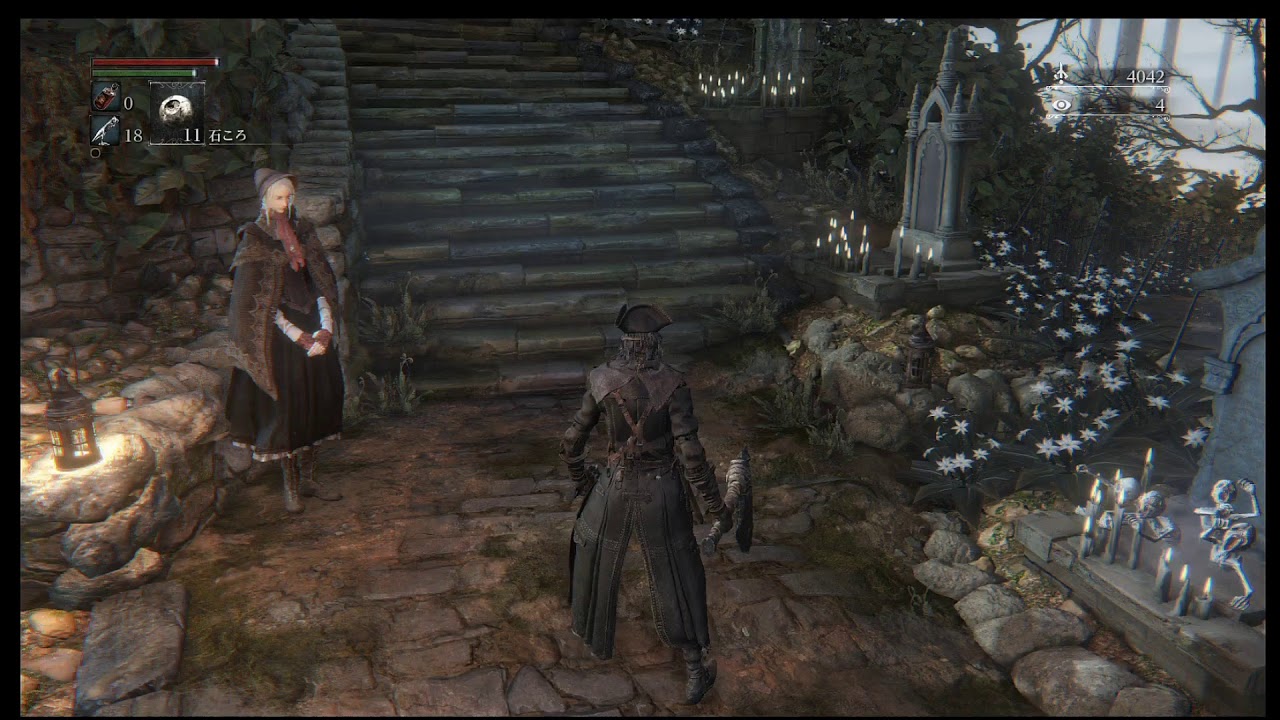Click the quicksilver bullet icon

pos(105,131)
